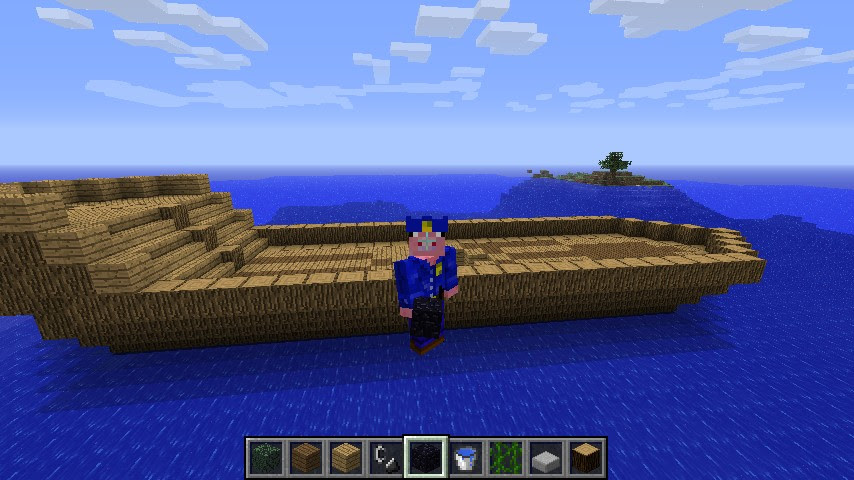Select the mossy cobblestone hotbar slot
Screen dimensions: 854x480
click(x=265, y=457)
